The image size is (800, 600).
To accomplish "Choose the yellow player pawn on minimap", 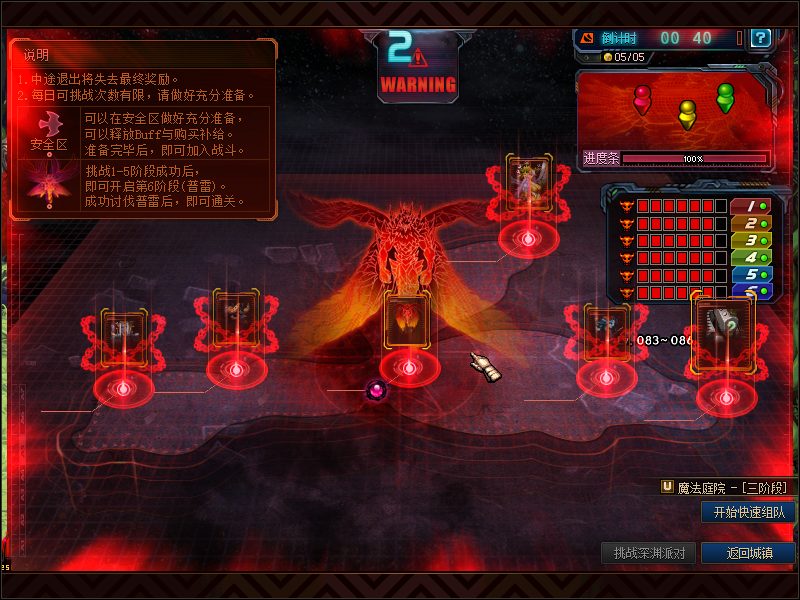I will 687,113.
